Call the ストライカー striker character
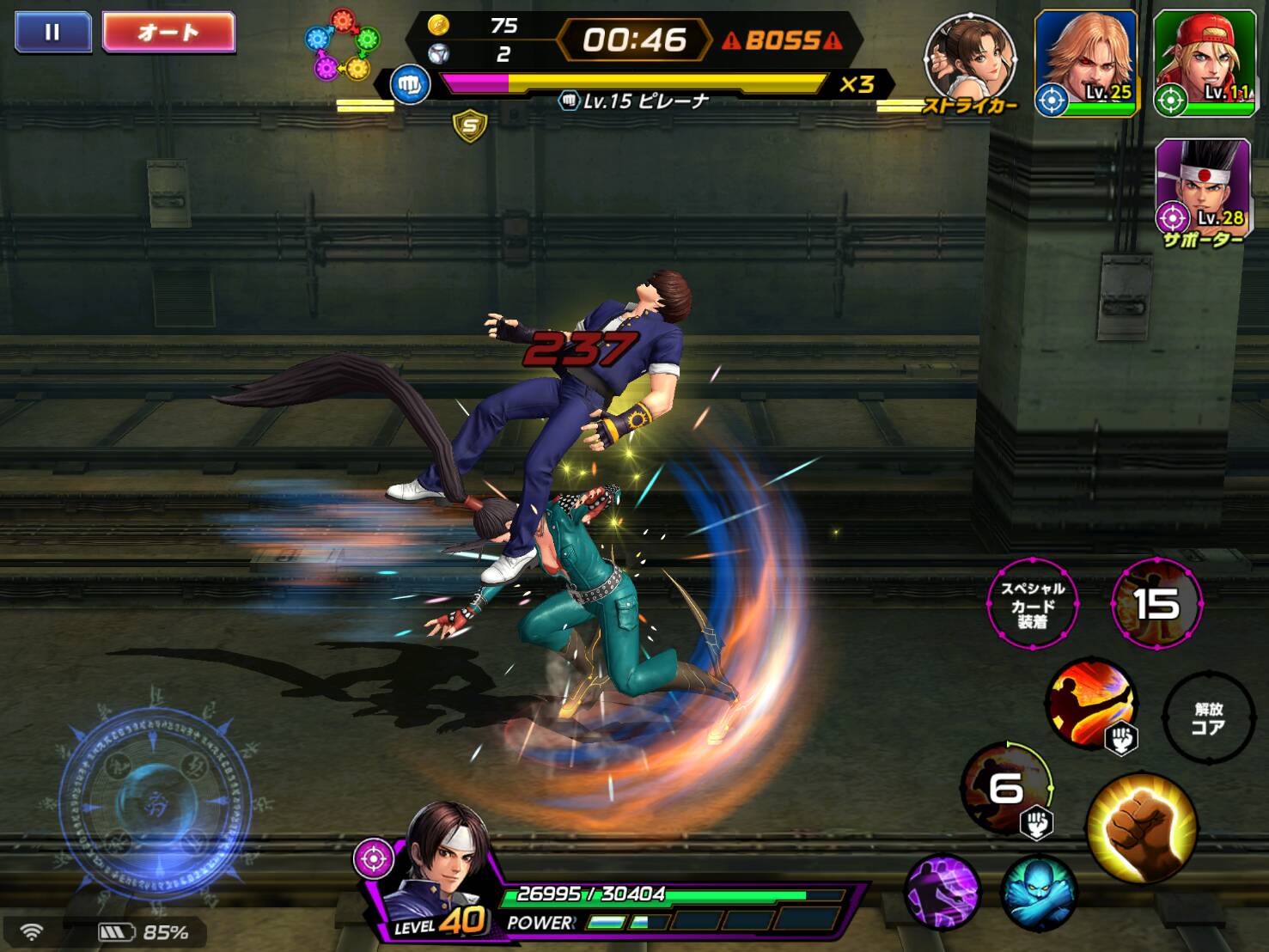The height and width of the screenshot is (952, 1269). coord(969,60)
